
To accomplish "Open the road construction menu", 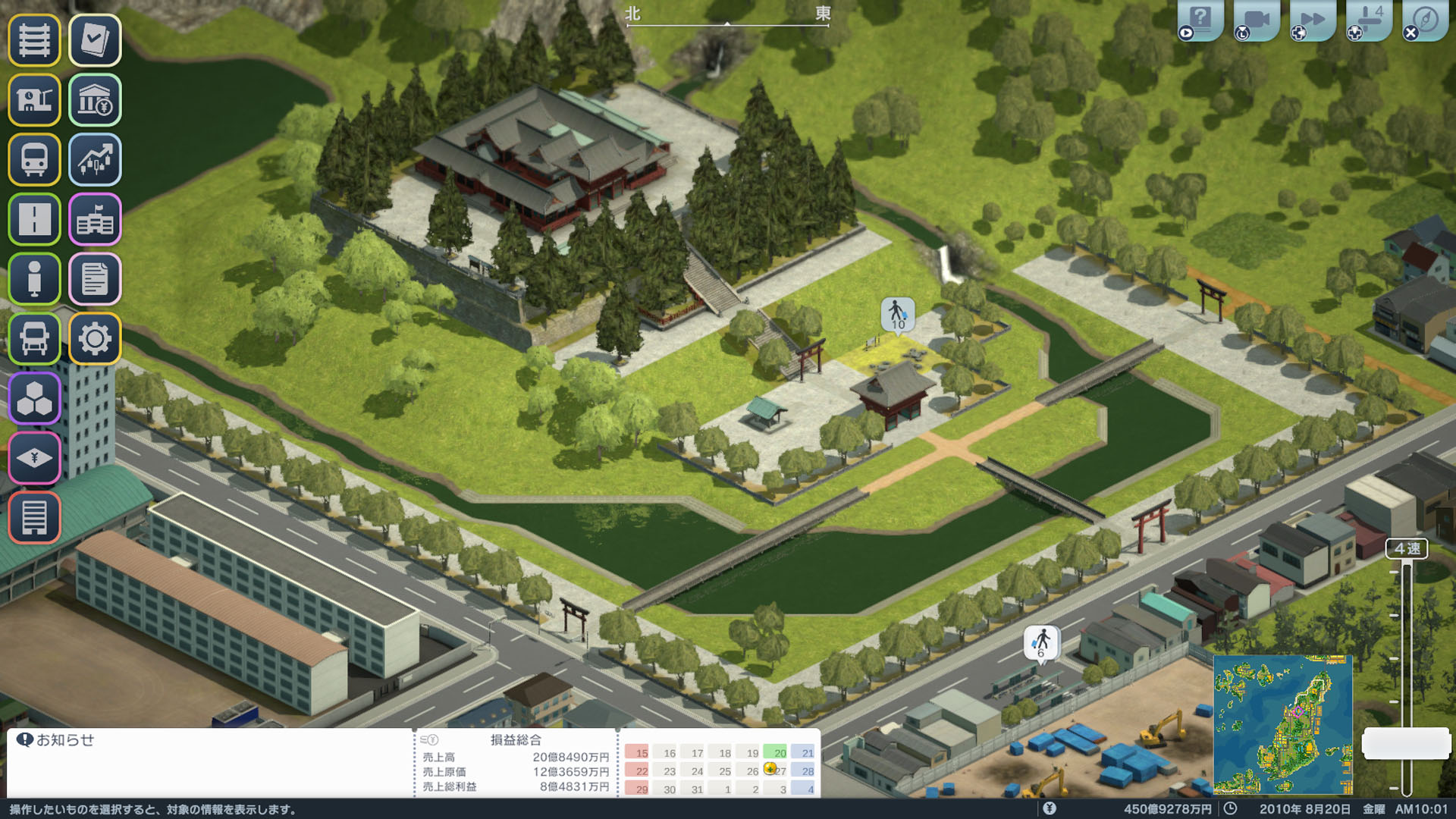I will 34,220.
